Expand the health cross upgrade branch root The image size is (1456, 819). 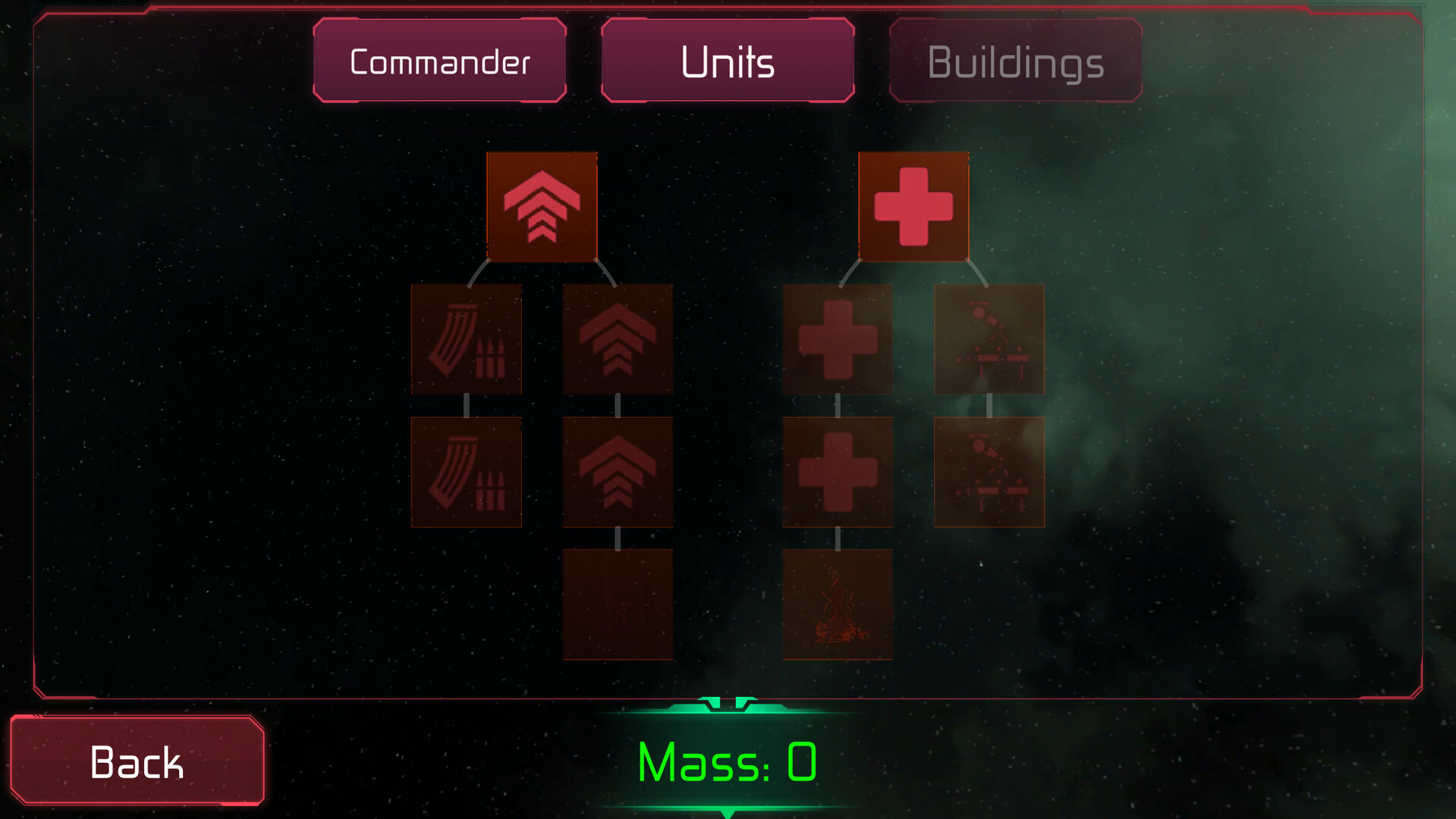(x=913, y=206)
